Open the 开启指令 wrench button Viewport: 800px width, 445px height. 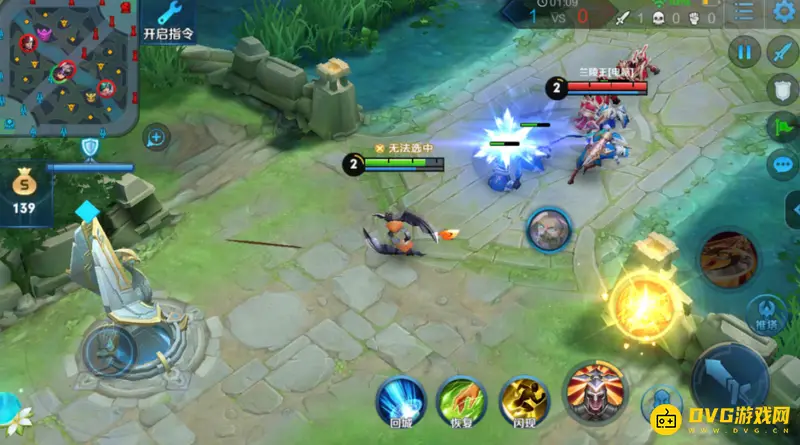168,21
